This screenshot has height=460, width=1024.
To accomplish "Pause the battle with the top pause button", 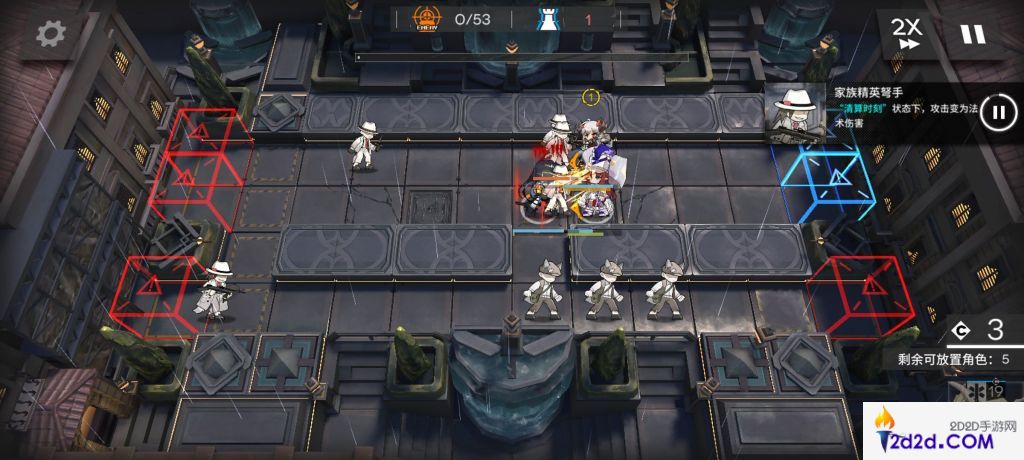I will (972, 34).
